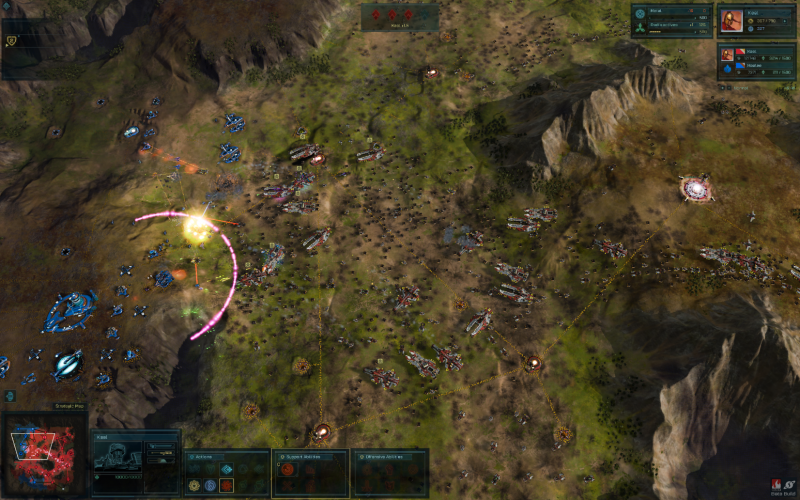Activate the highlighted cyan diamond action icon
800x500 pixels.
227,469
